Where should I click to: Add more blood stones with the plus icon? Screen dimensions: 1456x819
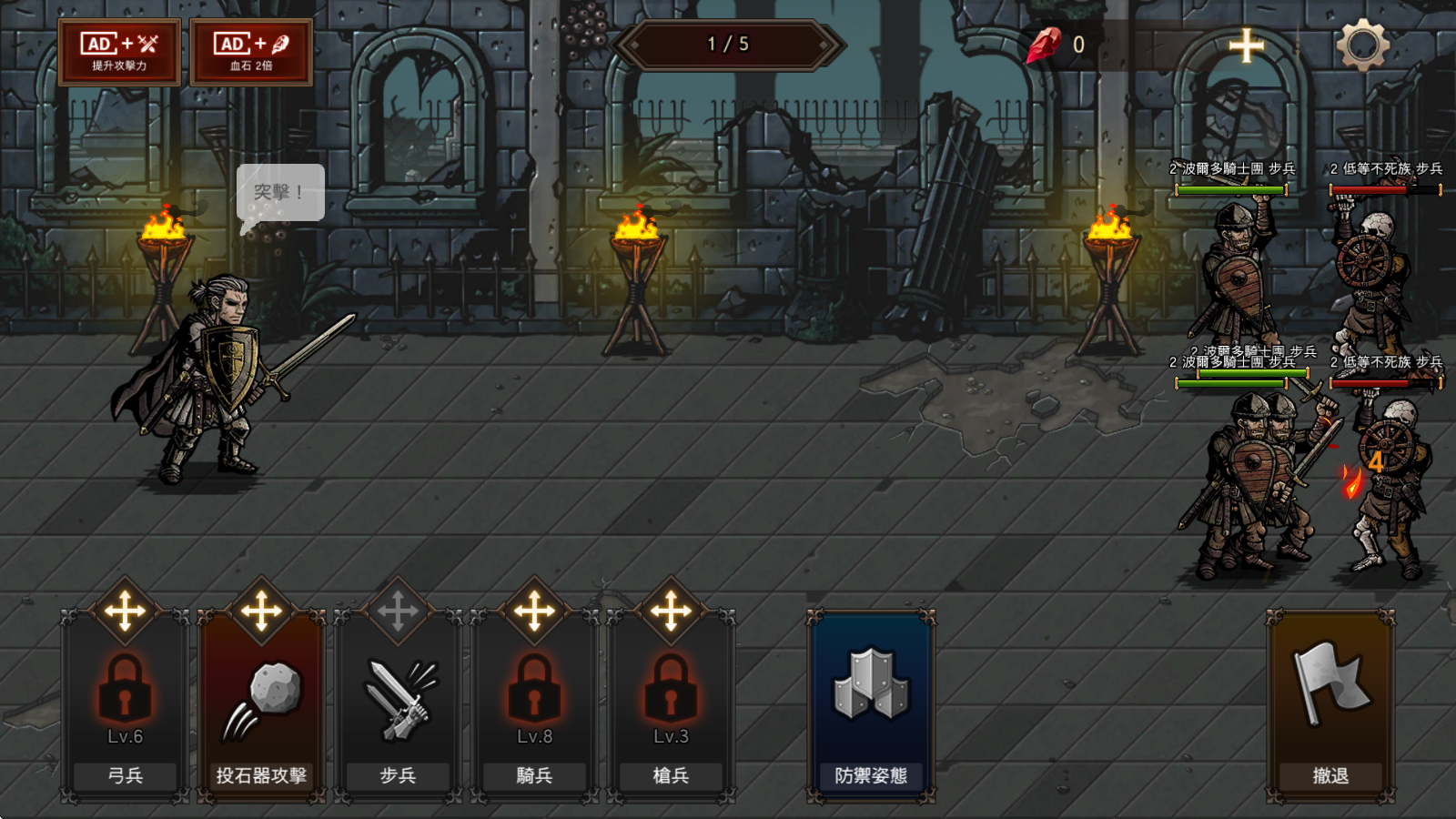click(x=1246, y=45)
